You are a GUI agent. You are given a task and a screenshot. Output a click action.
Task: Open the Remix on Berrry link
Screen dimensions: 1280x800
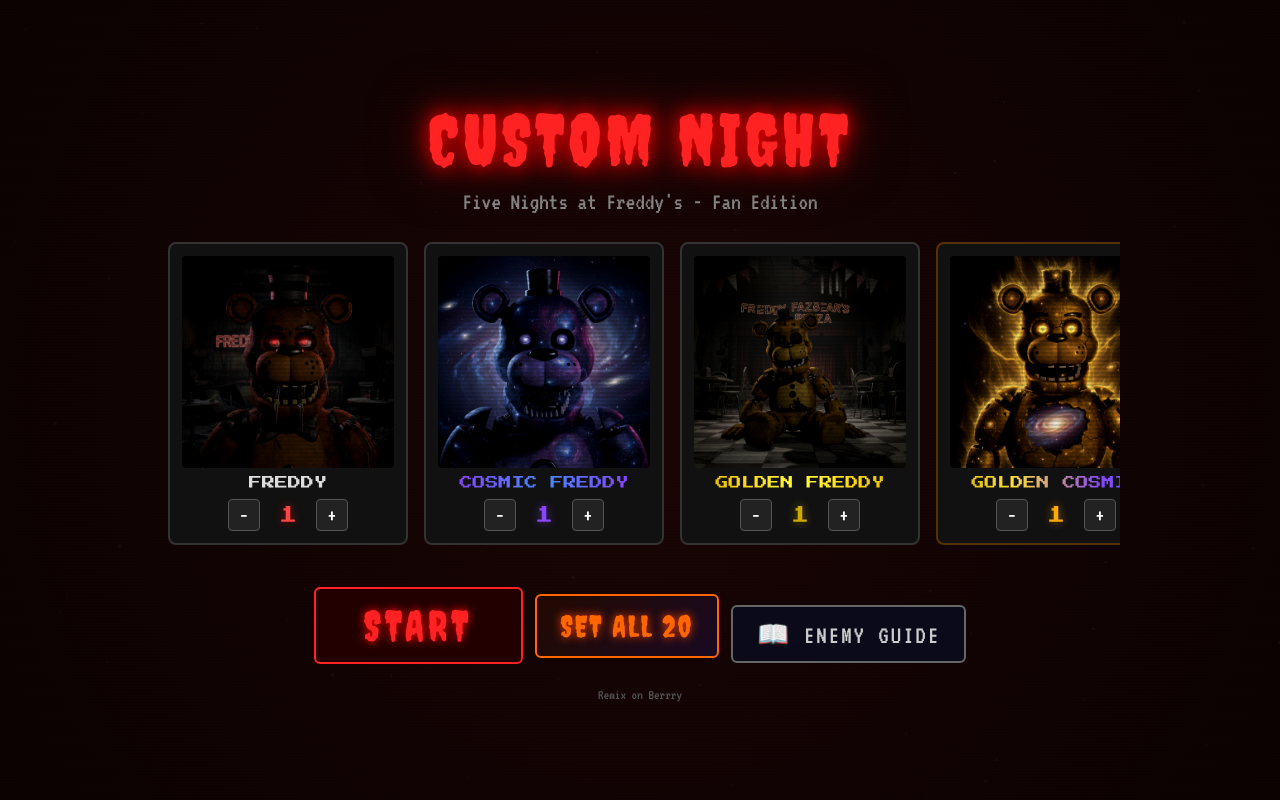coord(639,694)
